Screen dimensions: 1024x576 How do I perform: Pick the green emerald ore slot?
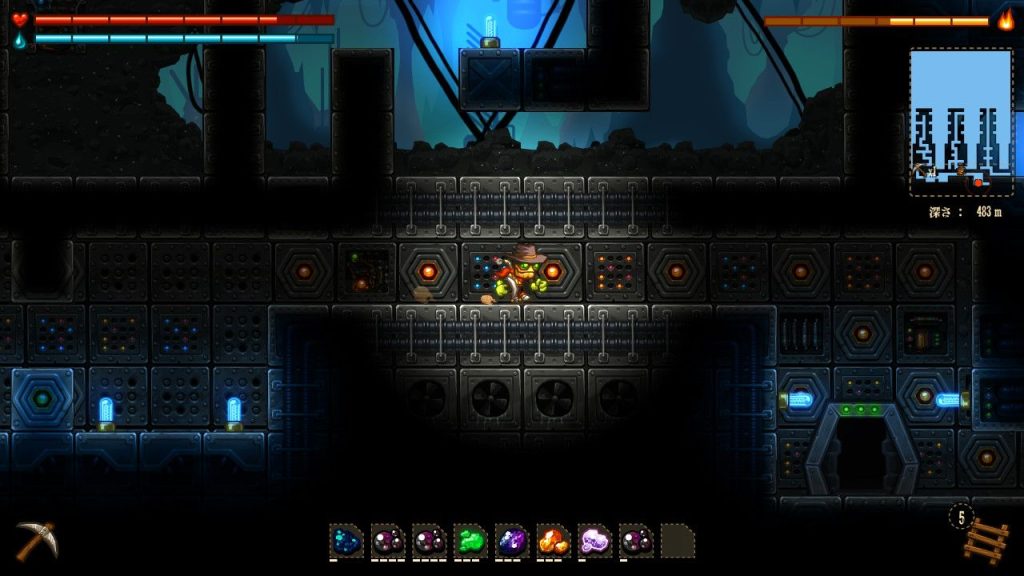coord(470,541)
